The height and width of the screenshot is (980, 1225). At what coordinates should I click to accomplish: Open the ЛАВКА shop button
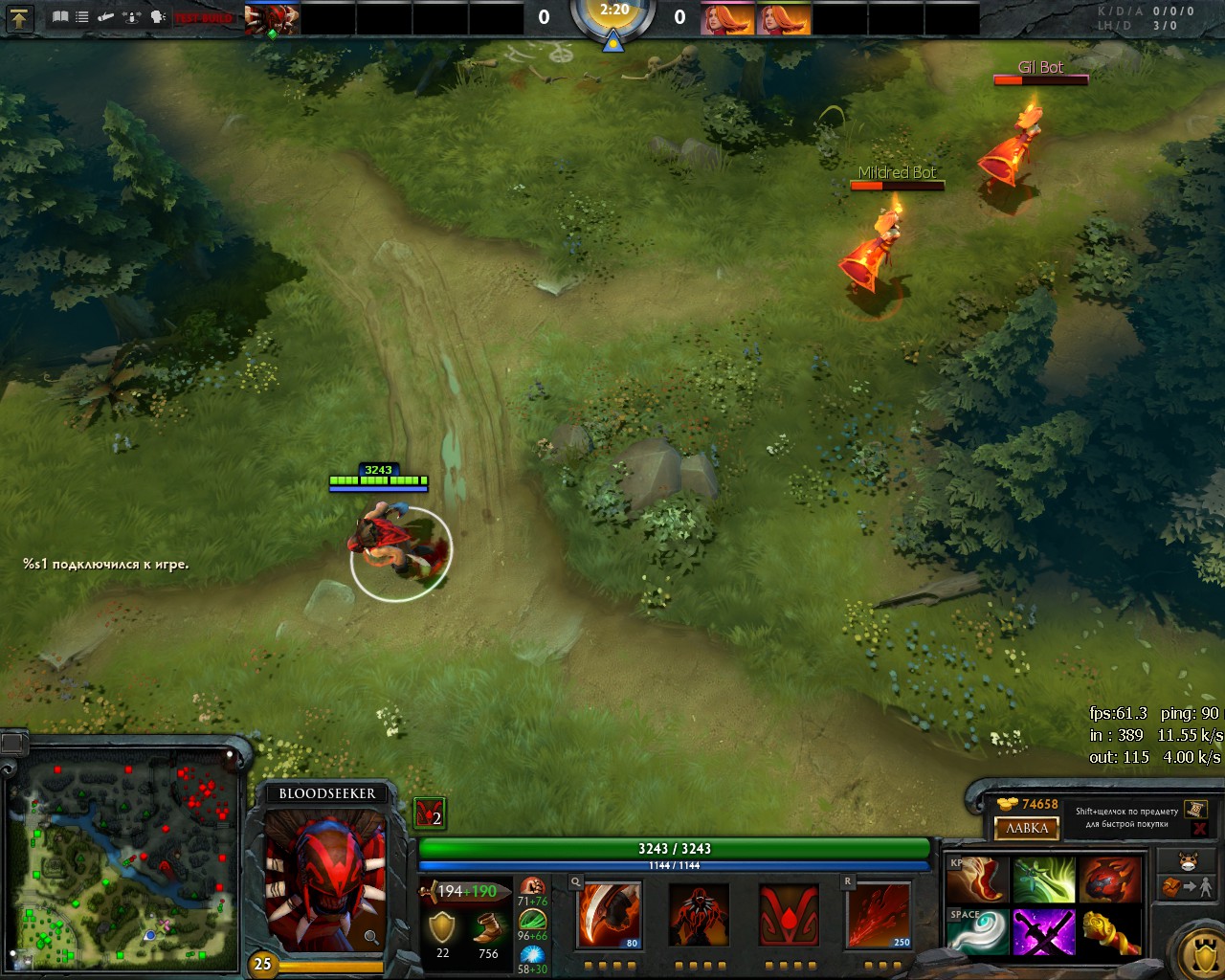1027,828
